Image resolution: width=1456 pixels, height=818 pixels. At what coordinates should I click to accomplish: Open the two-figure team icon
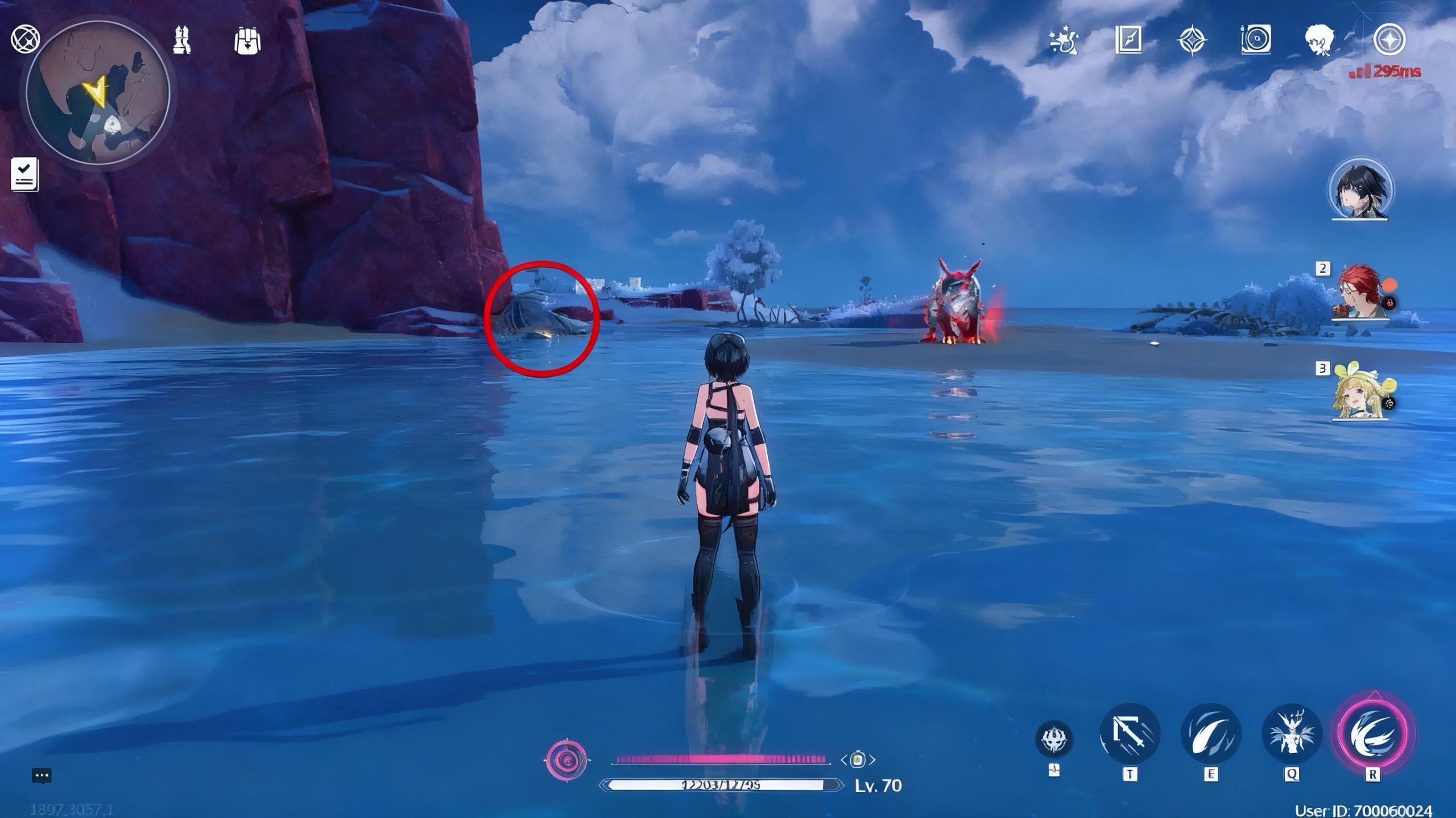click(182, 40)
